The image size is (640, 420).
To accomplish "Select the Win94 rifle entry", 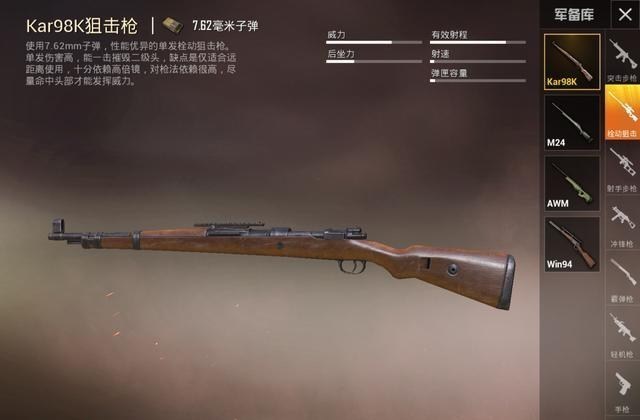I will [x=572, y=244].
